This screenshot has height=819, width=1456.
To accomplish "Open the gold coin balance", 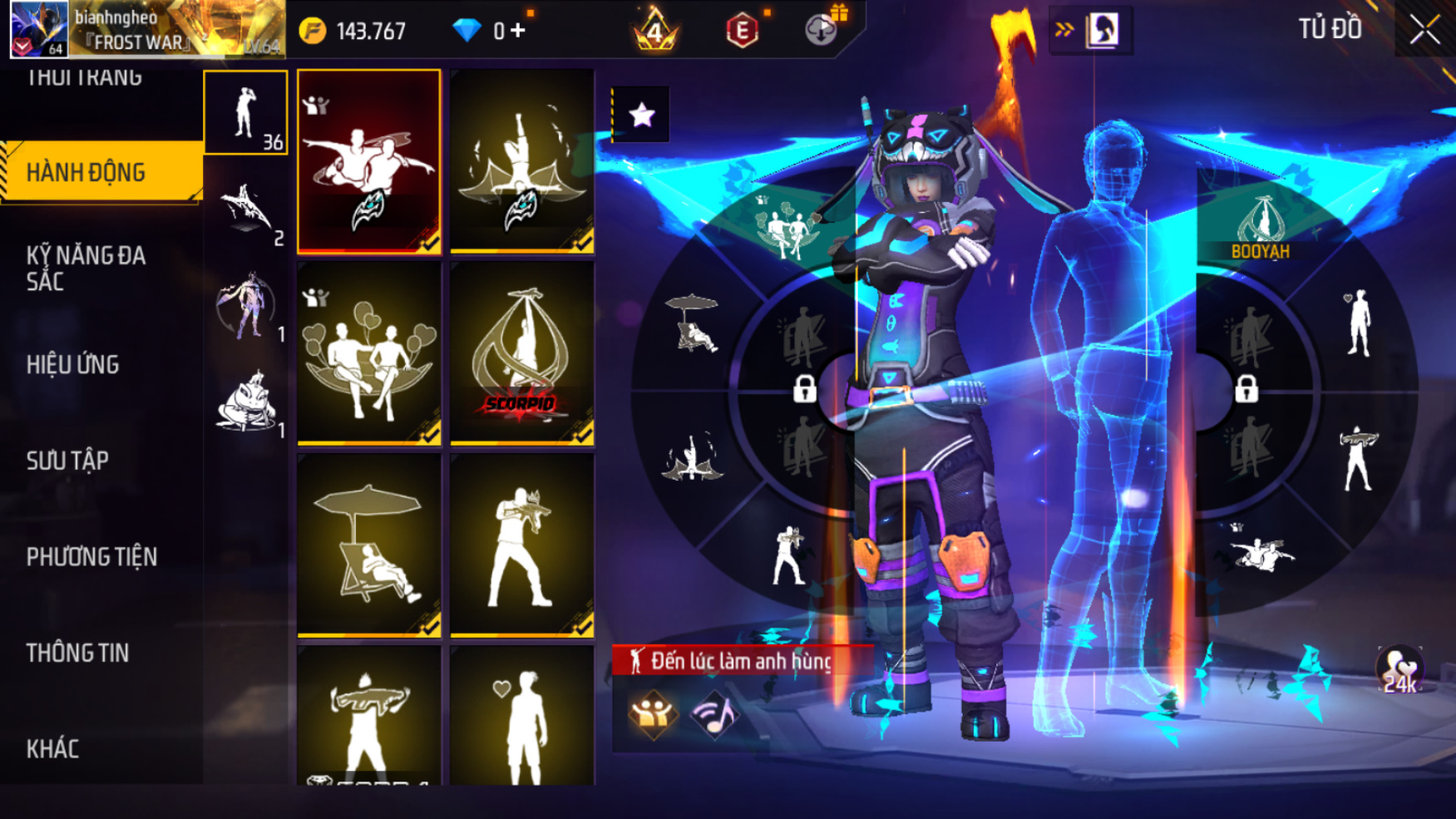I will click(353, 31).
